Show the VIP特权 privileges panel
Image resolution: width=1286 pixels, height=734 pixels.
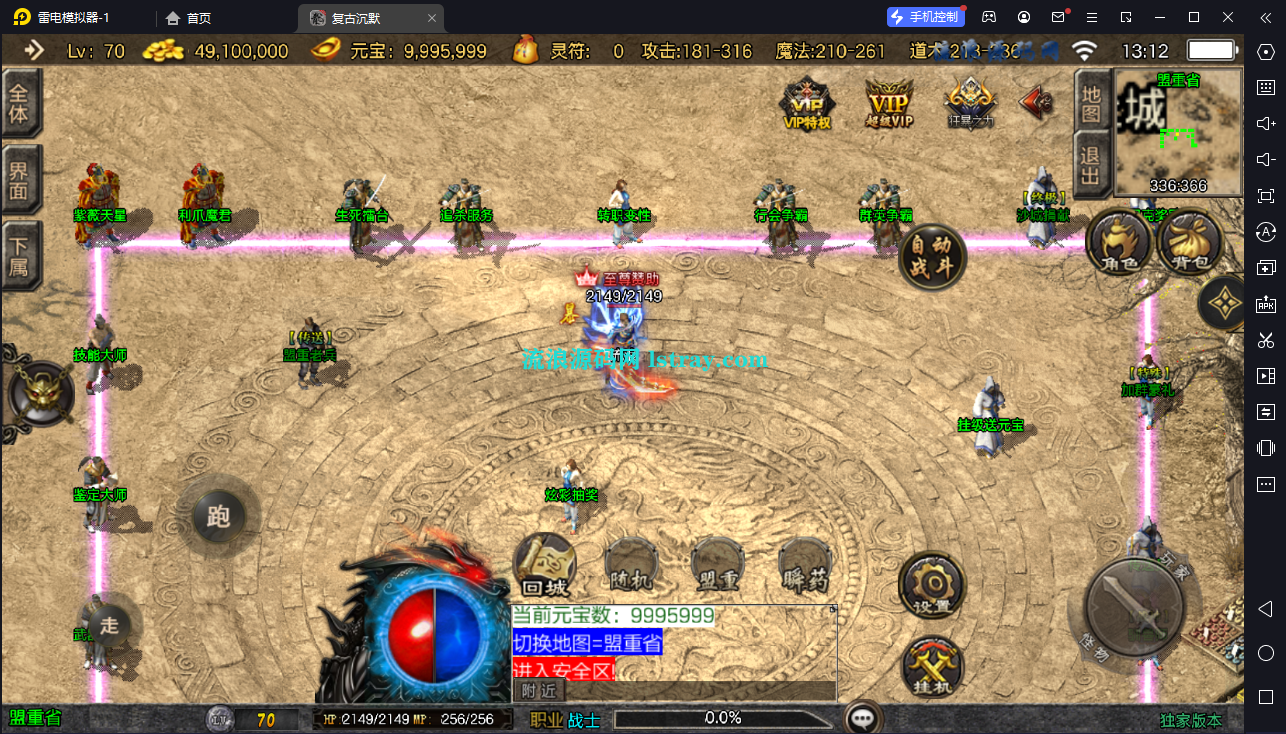click(x=807, y=103)
